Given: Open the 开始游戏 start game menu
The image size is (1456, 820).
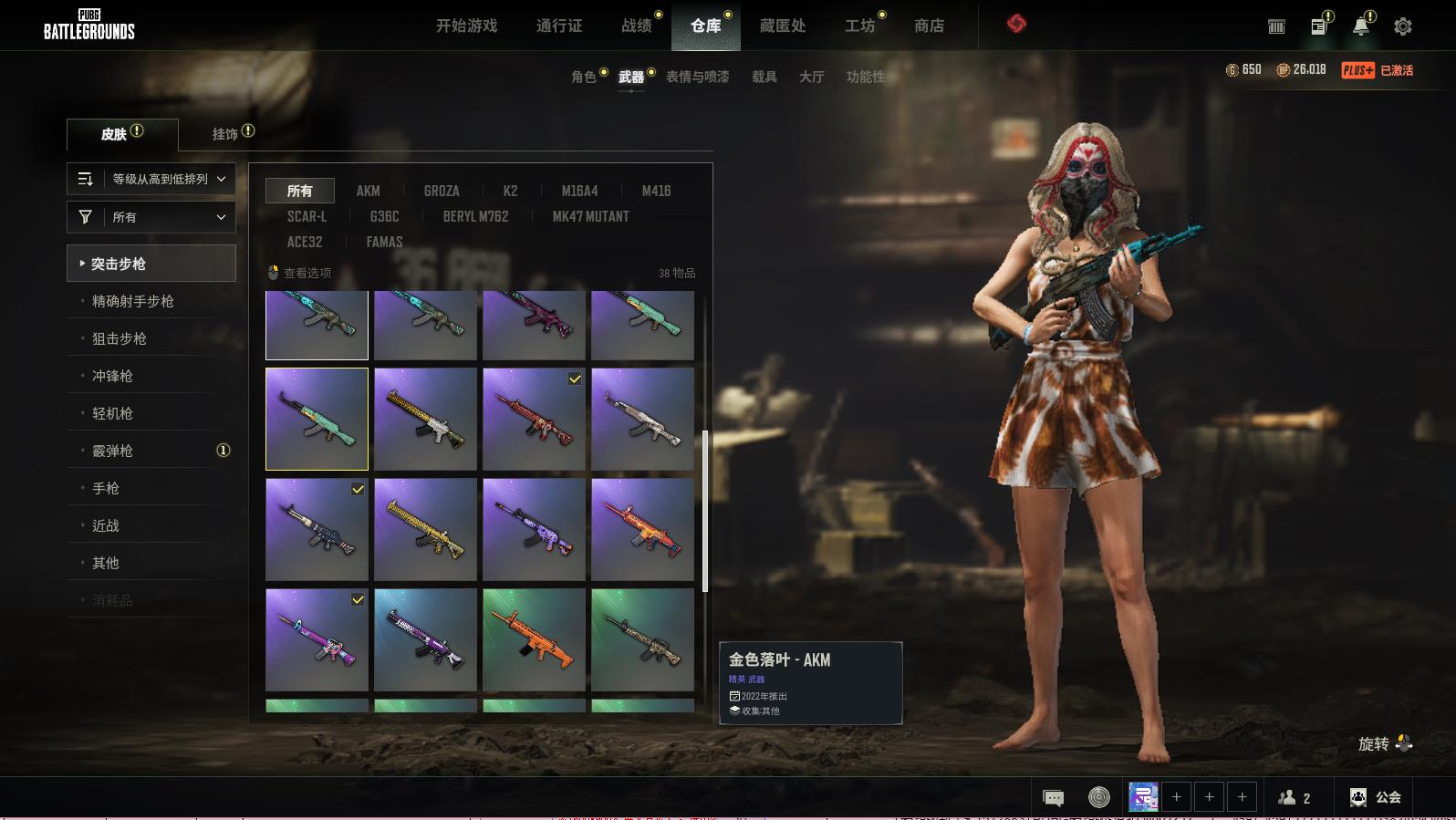Looking at the screenshot, I should (466, 26).
